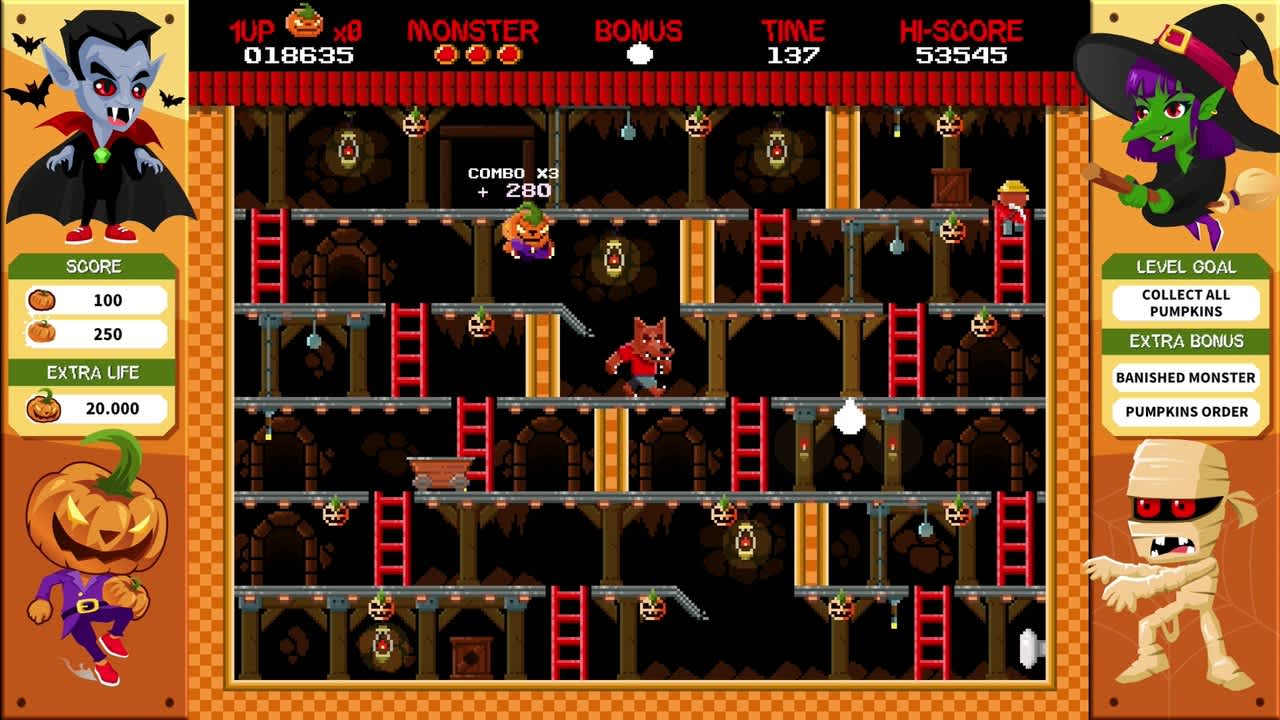Click the MONSTER heading in the HUD
The height and width of the screenshot is (720, 1280).
[x=474, y=30]
